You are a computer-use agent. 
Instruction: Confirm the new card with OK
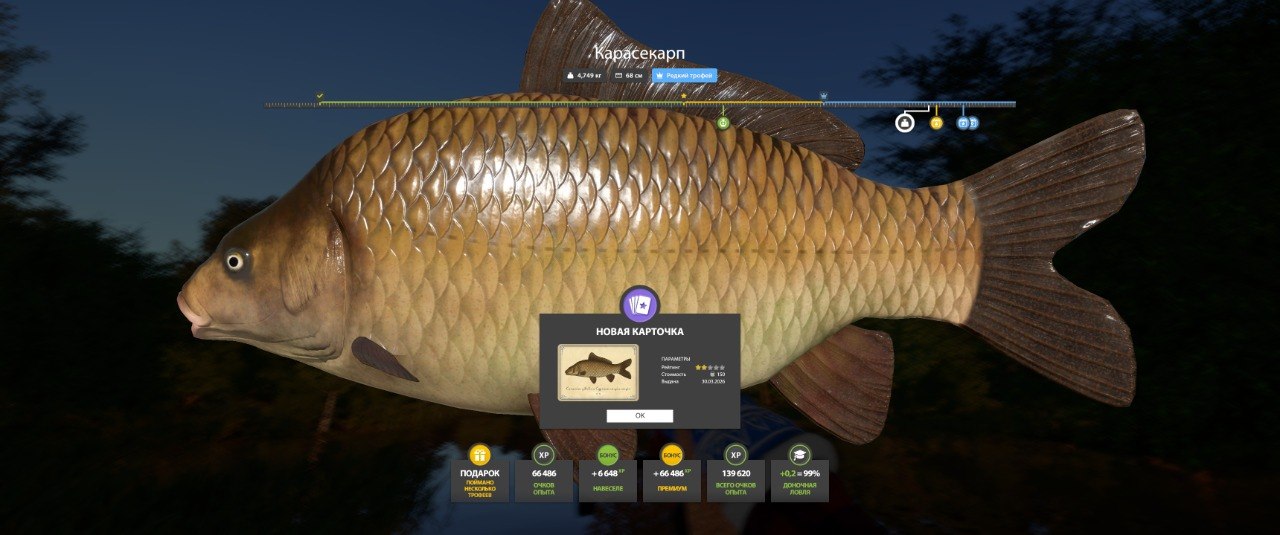point(640,416)
